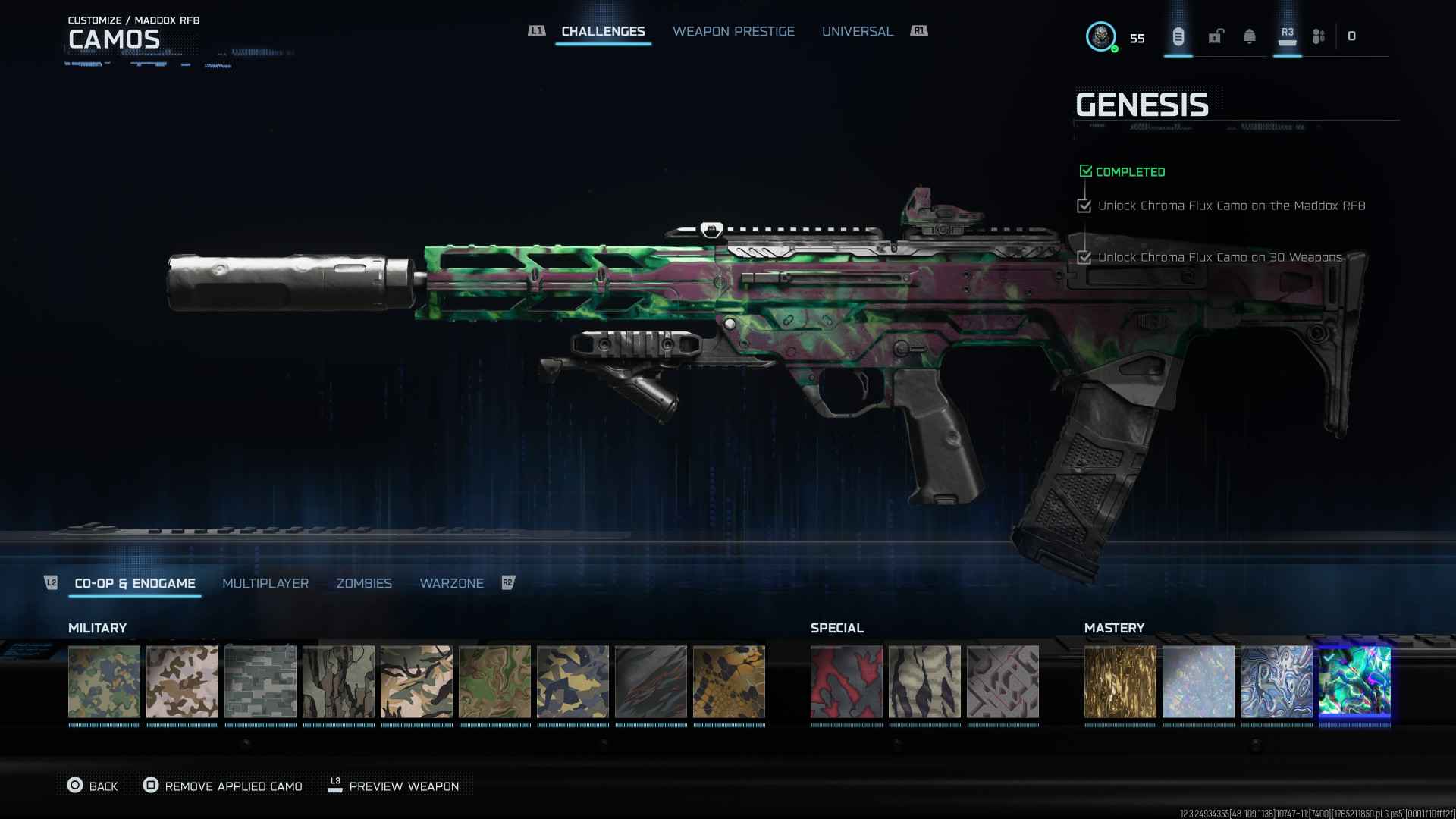
Task: Pick the yellow snakeskin military camo
Action: tap(729, 681)
